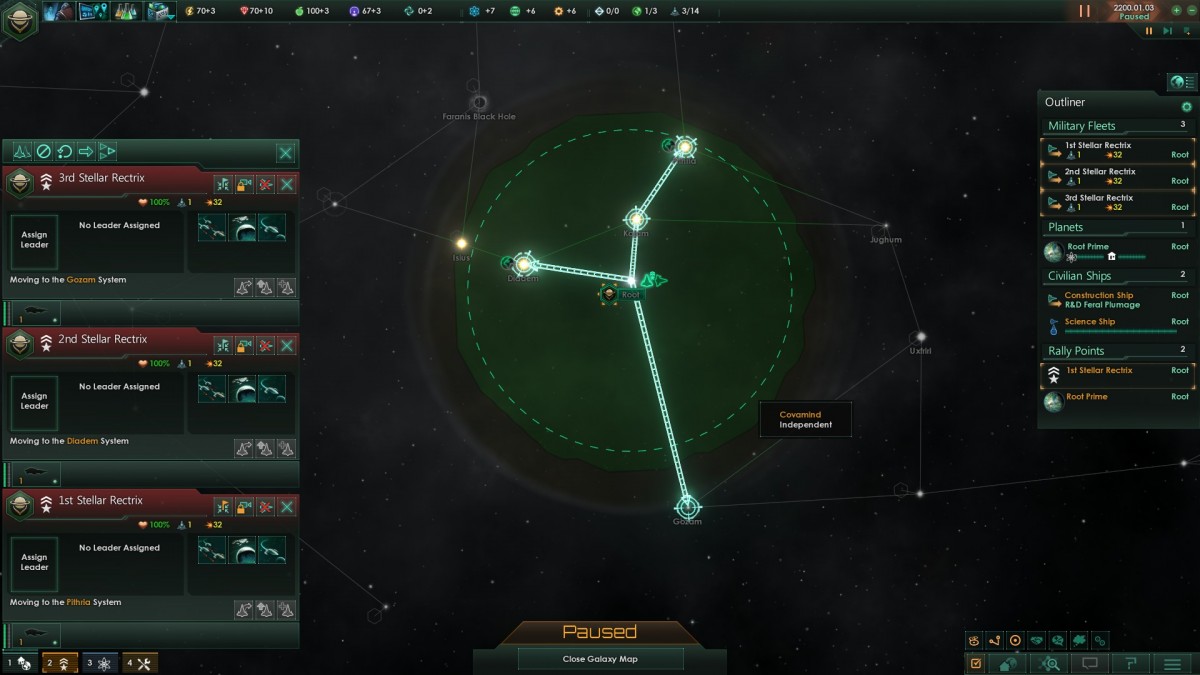This screenshot has height=675, width=1200.
Task: Assign a leader to 3rd Stellar Rectrix
Action: click(x=34, y=239)
